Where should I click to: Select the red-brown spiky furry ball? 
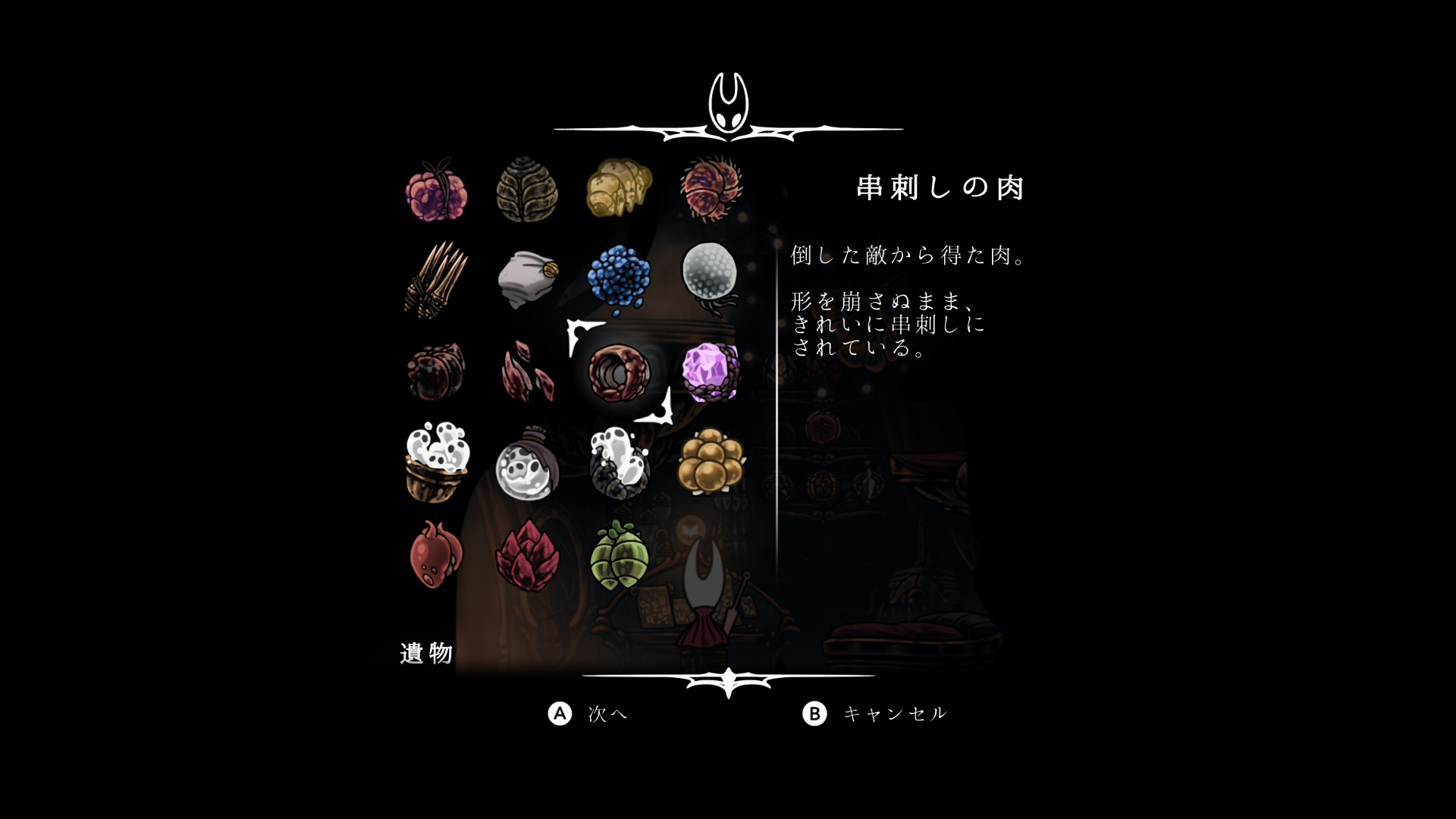tap(711, 188)
